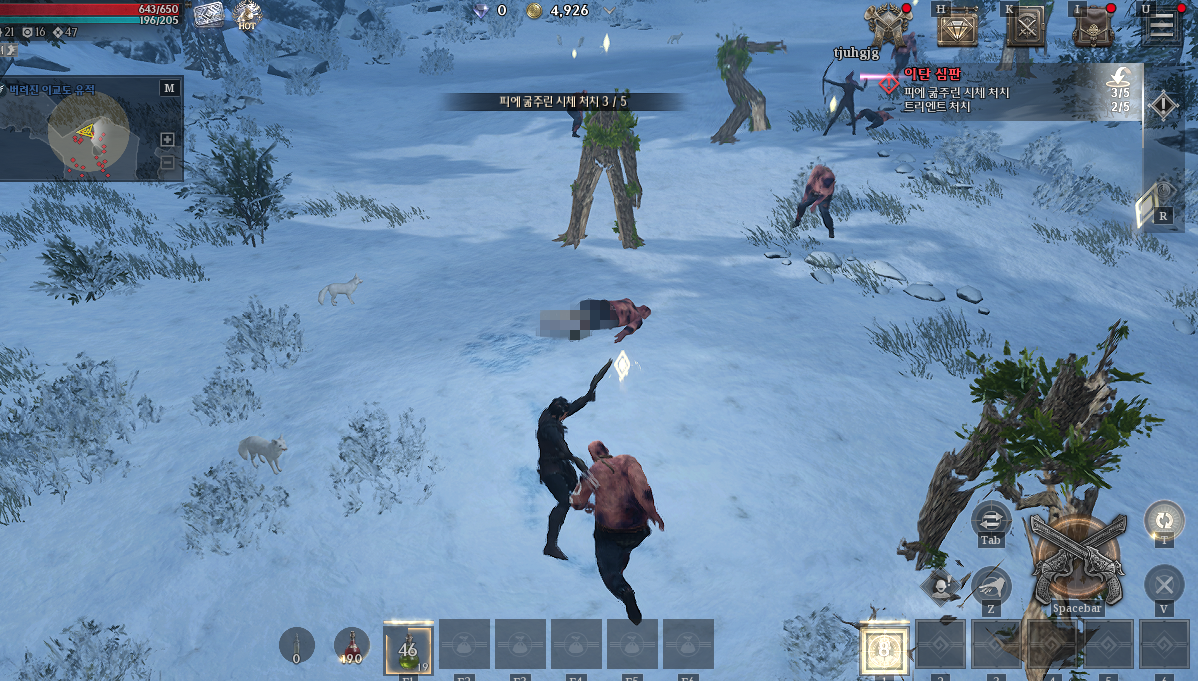Screen dimensions: 1198x681
Task: Click the quest exclamation diamond button
Action: pyautogui.click(x=1163, y=105)
